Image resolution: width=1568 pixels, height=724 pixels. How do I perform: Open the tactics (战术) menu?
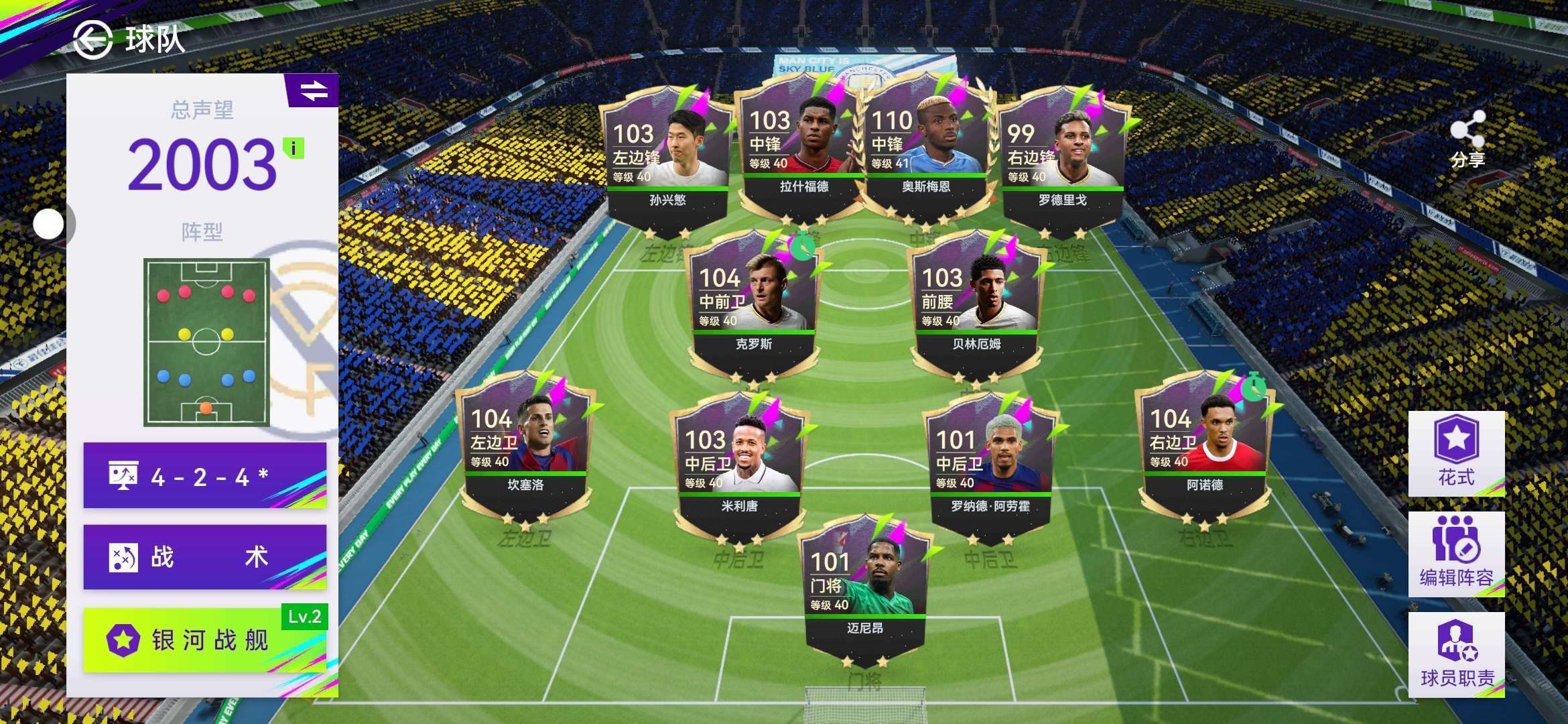pos(205,557)
